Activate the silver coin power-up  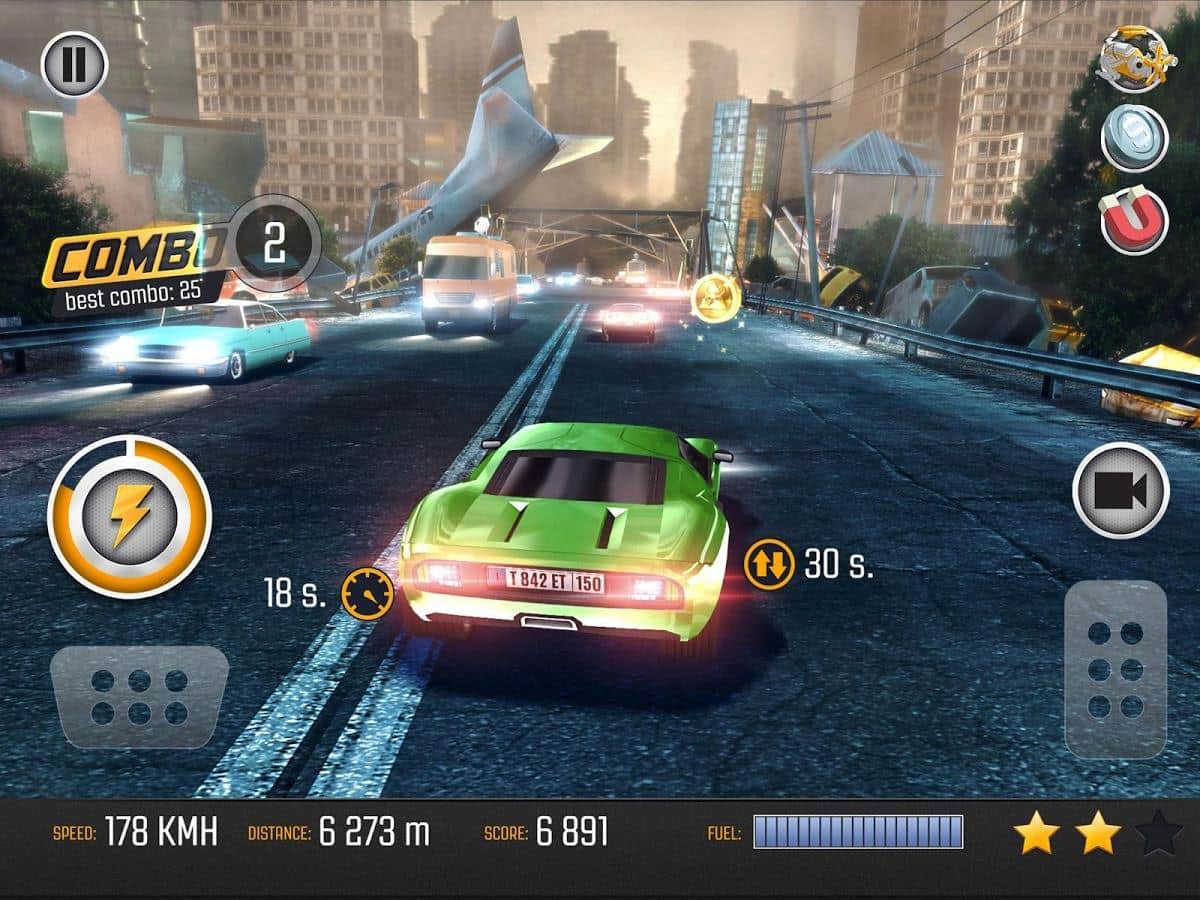click(1134, 138)
